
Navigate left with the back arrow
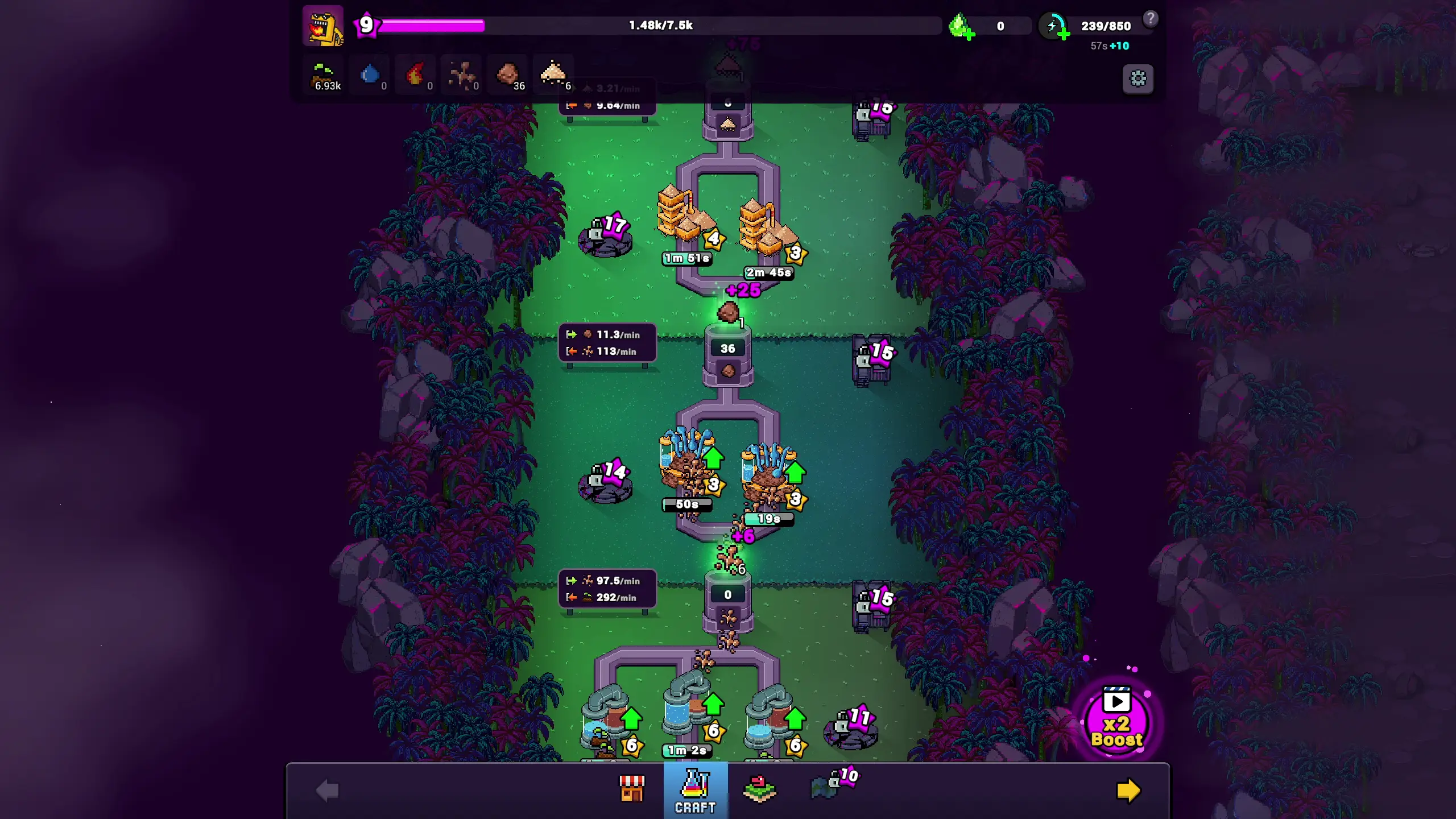326,789
